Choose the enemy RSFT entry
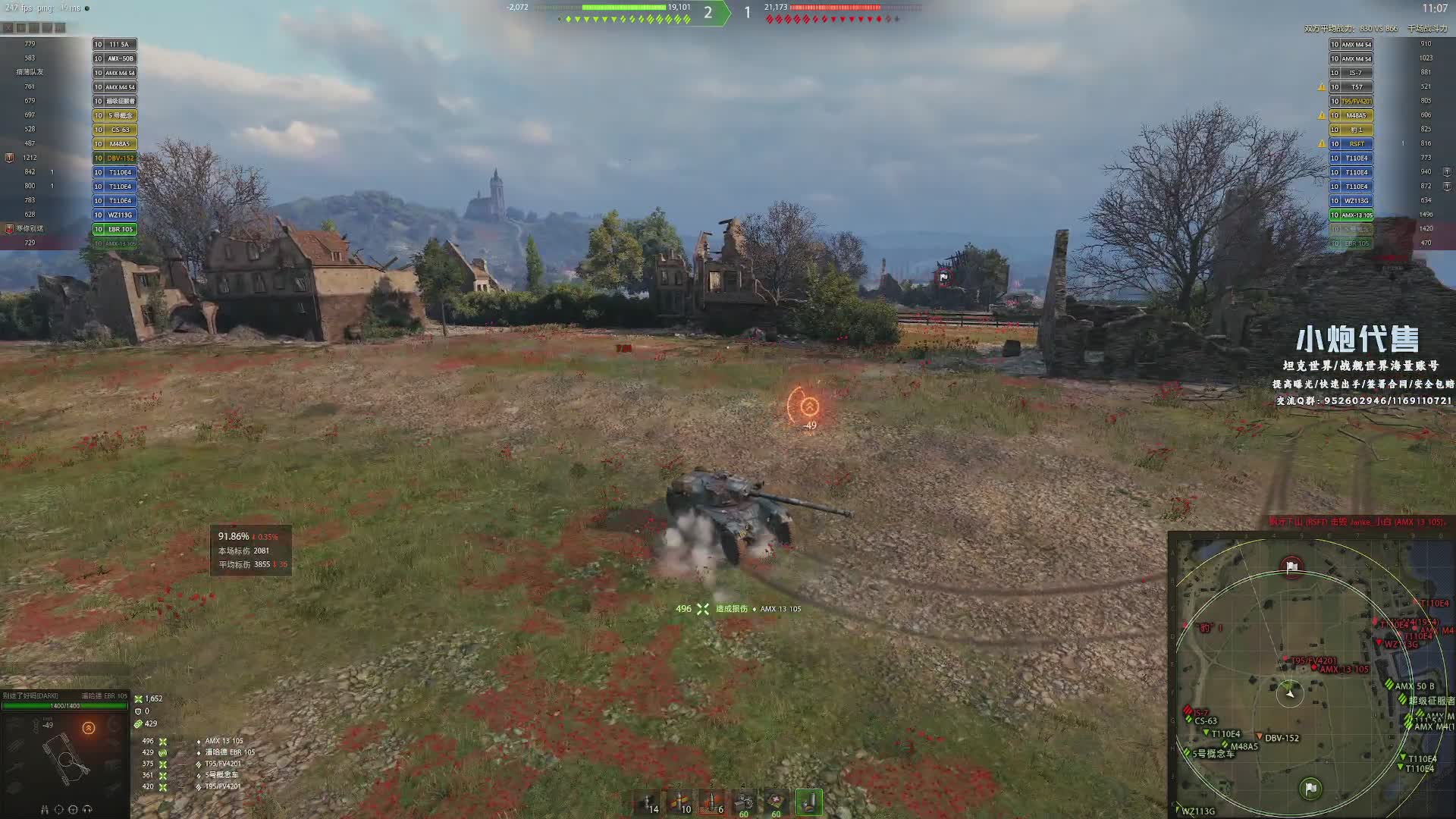1456x819 pixels. pos(1351,144)
